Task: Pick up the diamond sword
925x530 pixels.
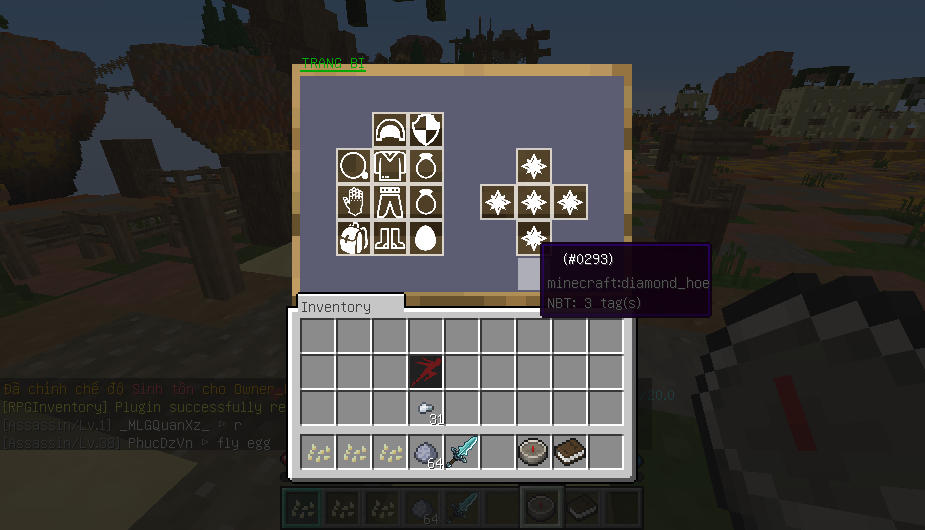Action: 462,452
